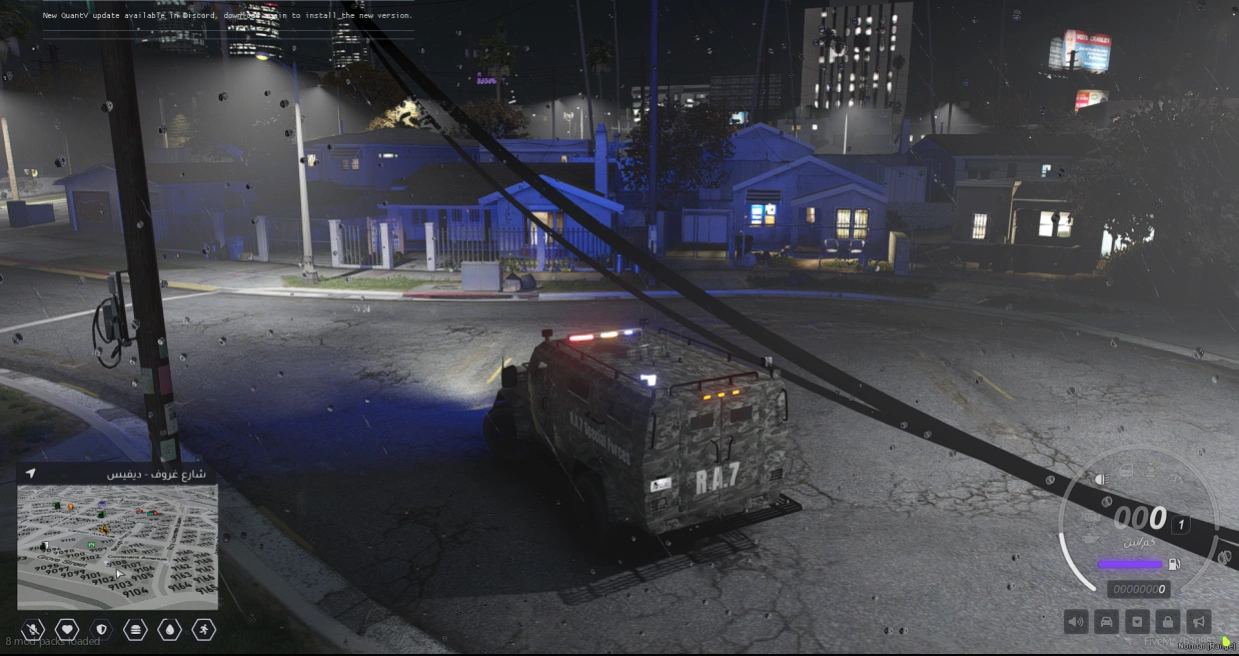Toggle the muted microphone status icon
The width and height of the screenshot is (1239, 656).
pos(32,629)
